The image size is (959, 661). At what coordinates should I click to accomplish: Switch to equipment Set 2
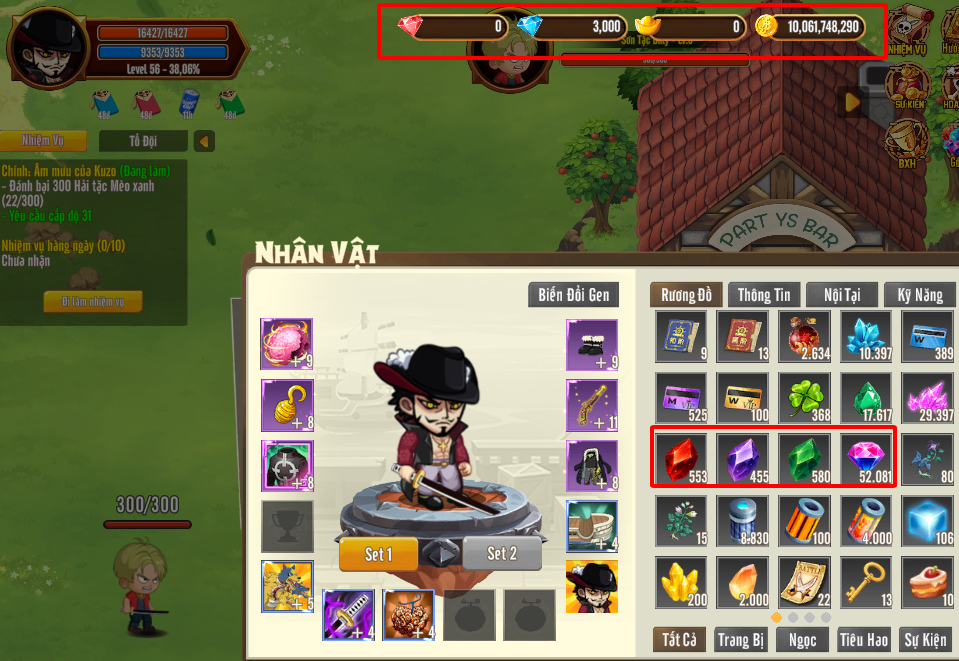(x=502, y=554)
